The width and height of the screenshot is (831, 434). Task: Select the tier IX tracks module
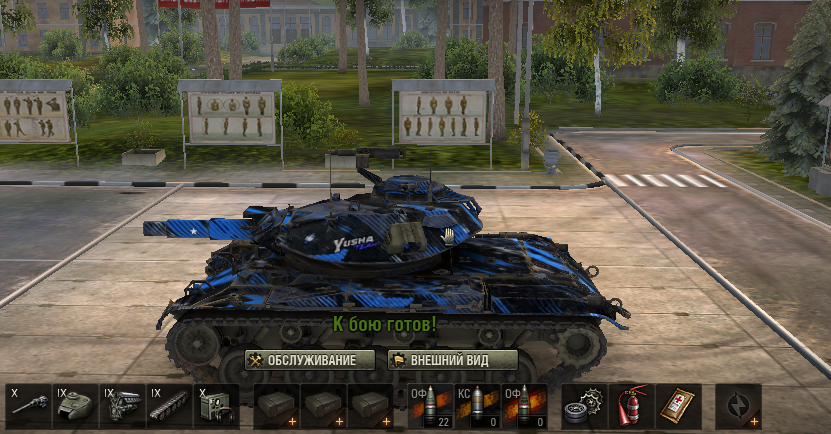(x=169, y=407)
